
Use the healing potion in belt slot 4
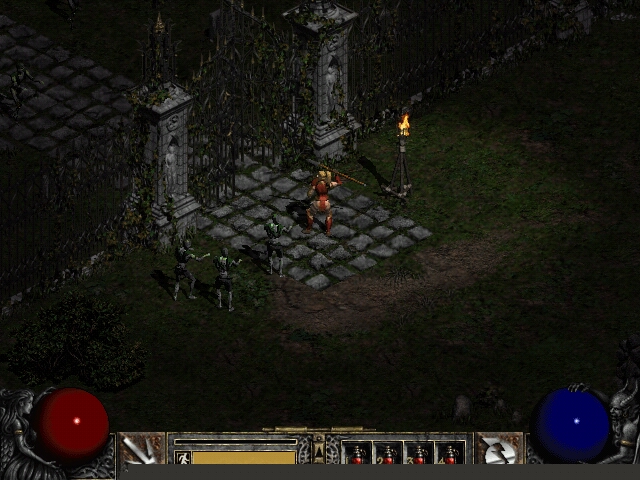pos(450,454)
